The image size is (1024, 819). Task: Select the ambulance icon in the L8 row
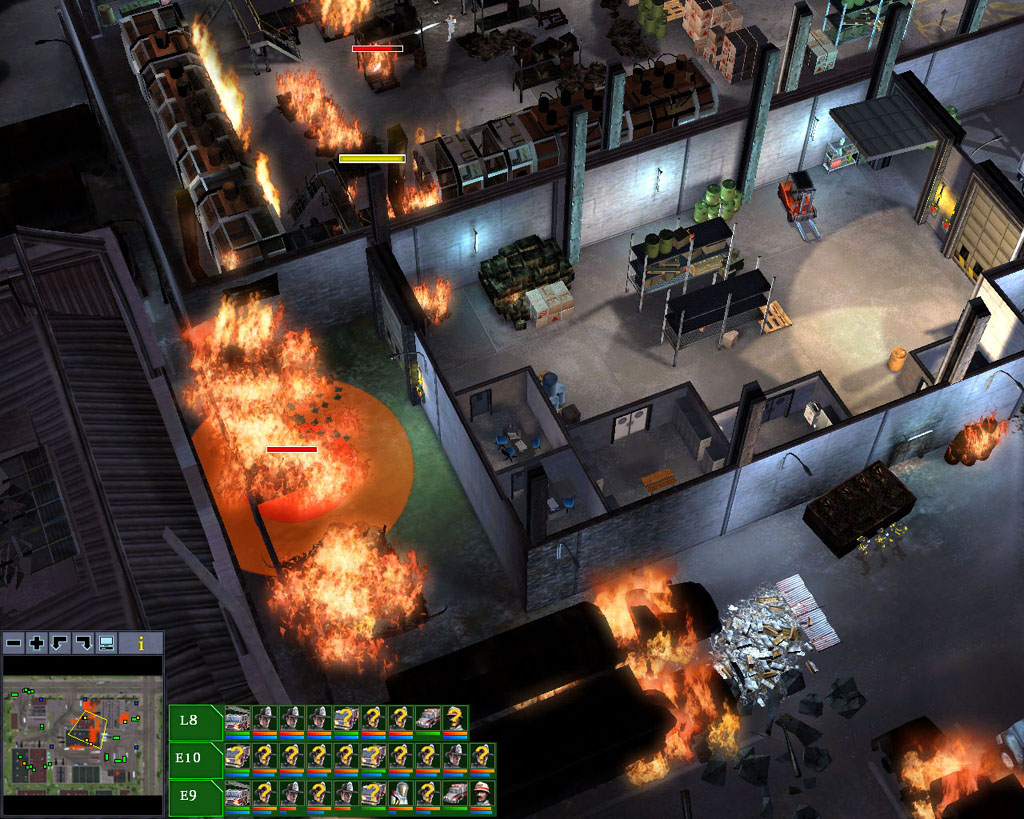pyautogui.click(x=427, y=720)
